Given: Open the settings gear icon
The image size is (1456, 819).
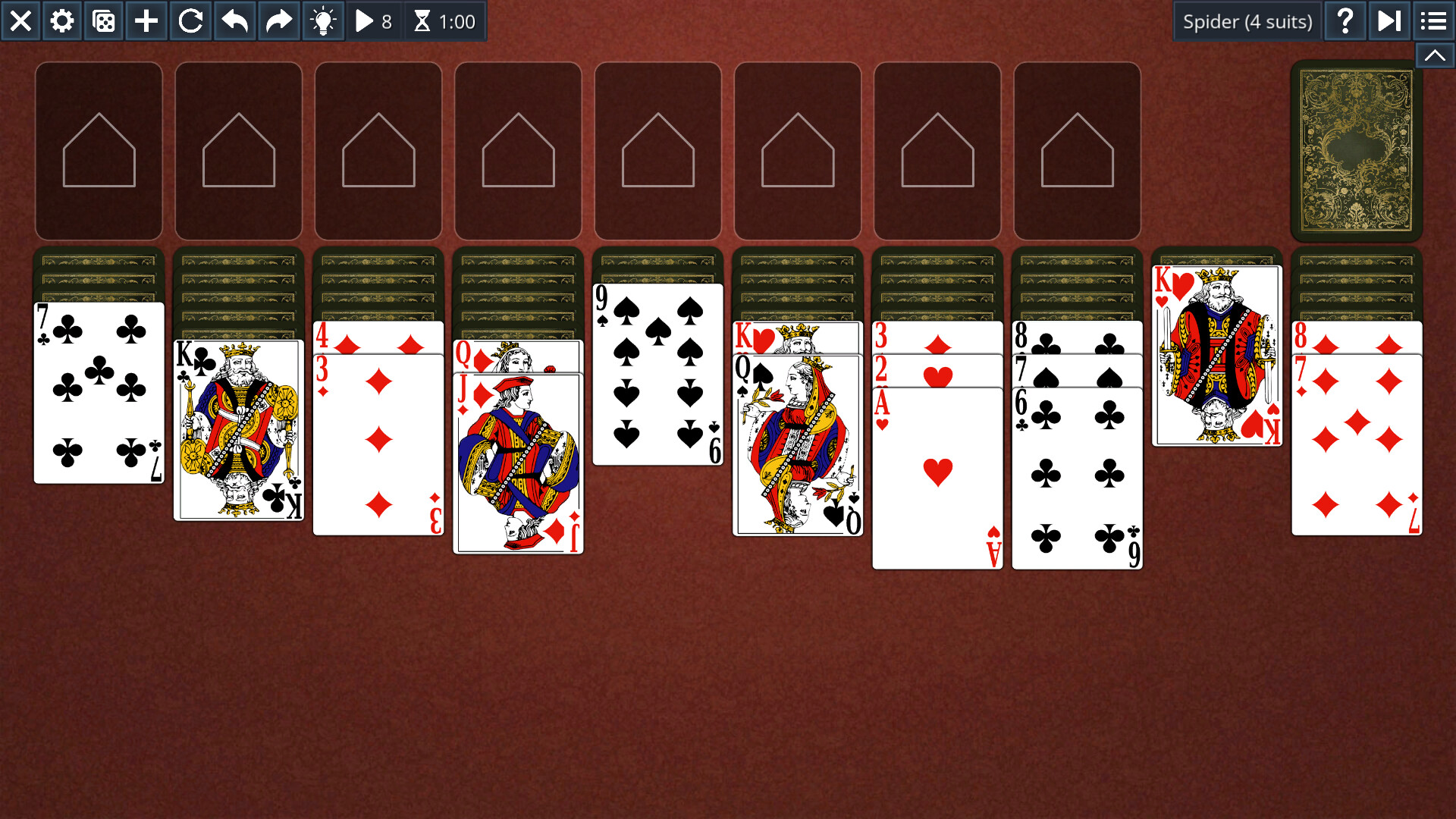Looking at the screenshot, I should pyautogui.click(x=62, y=21).
